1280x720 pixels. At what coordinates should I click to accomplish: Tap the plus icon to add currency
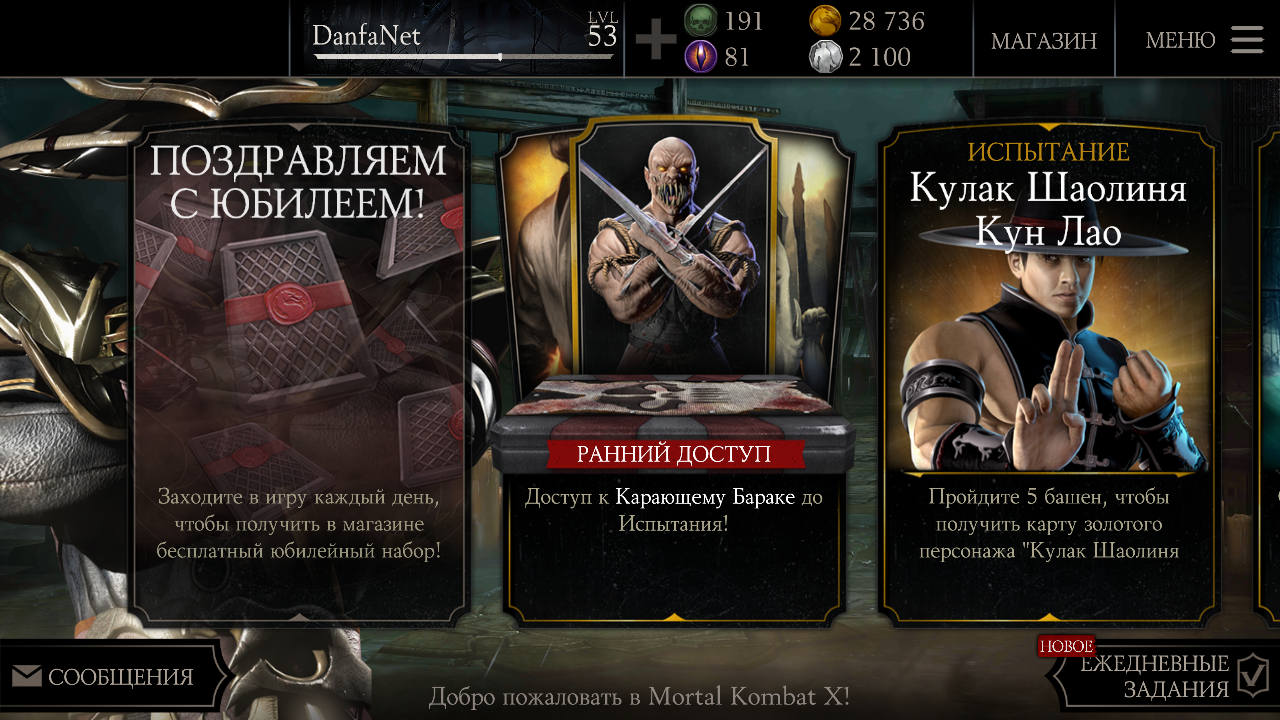point(656,40)
